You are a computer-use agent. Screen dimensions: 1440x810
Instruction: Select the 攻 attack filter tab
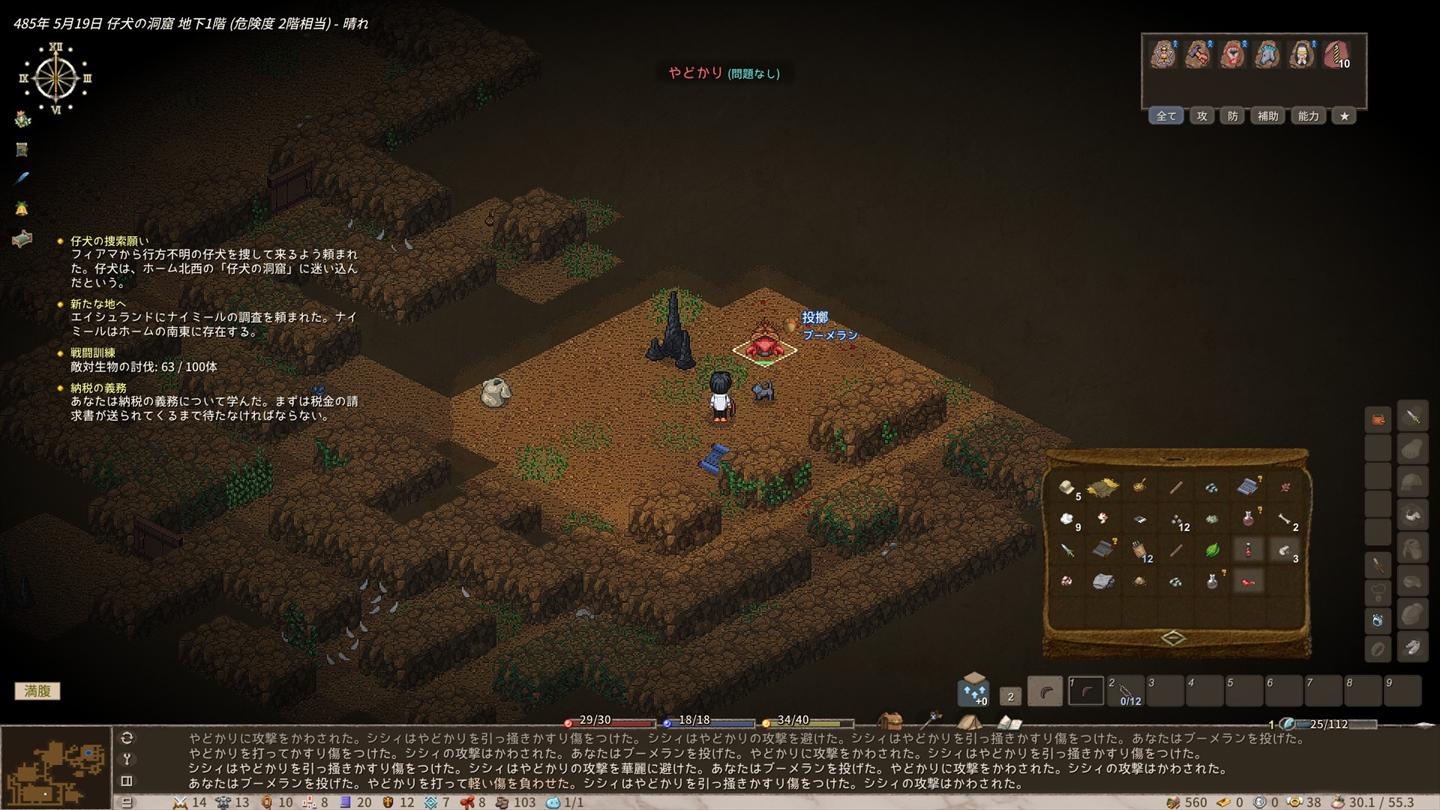pyautogui.click(x=1202, y=116)
